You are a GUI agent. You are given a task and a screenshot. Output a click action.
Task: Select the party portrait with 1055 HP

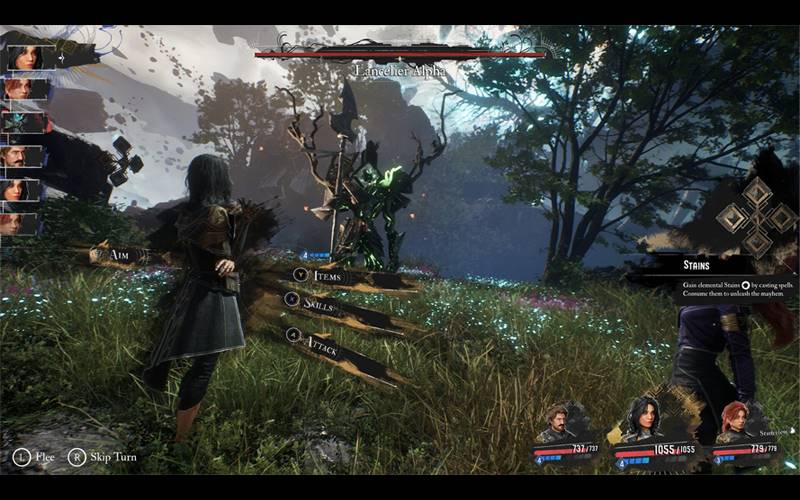pyautogui.click(x=643, y=420)
